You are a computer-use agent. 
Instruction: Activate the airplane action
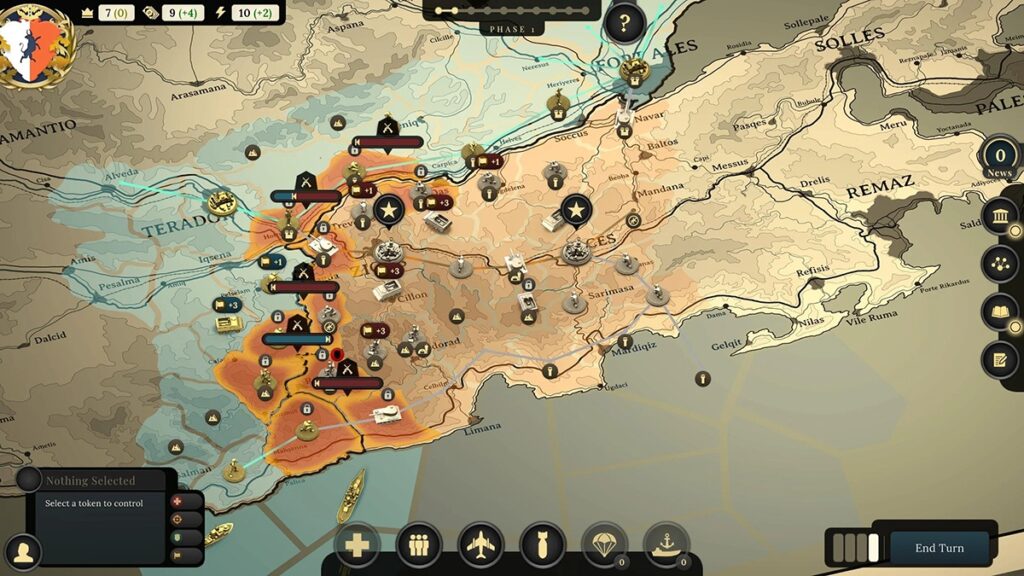[481, 546]
